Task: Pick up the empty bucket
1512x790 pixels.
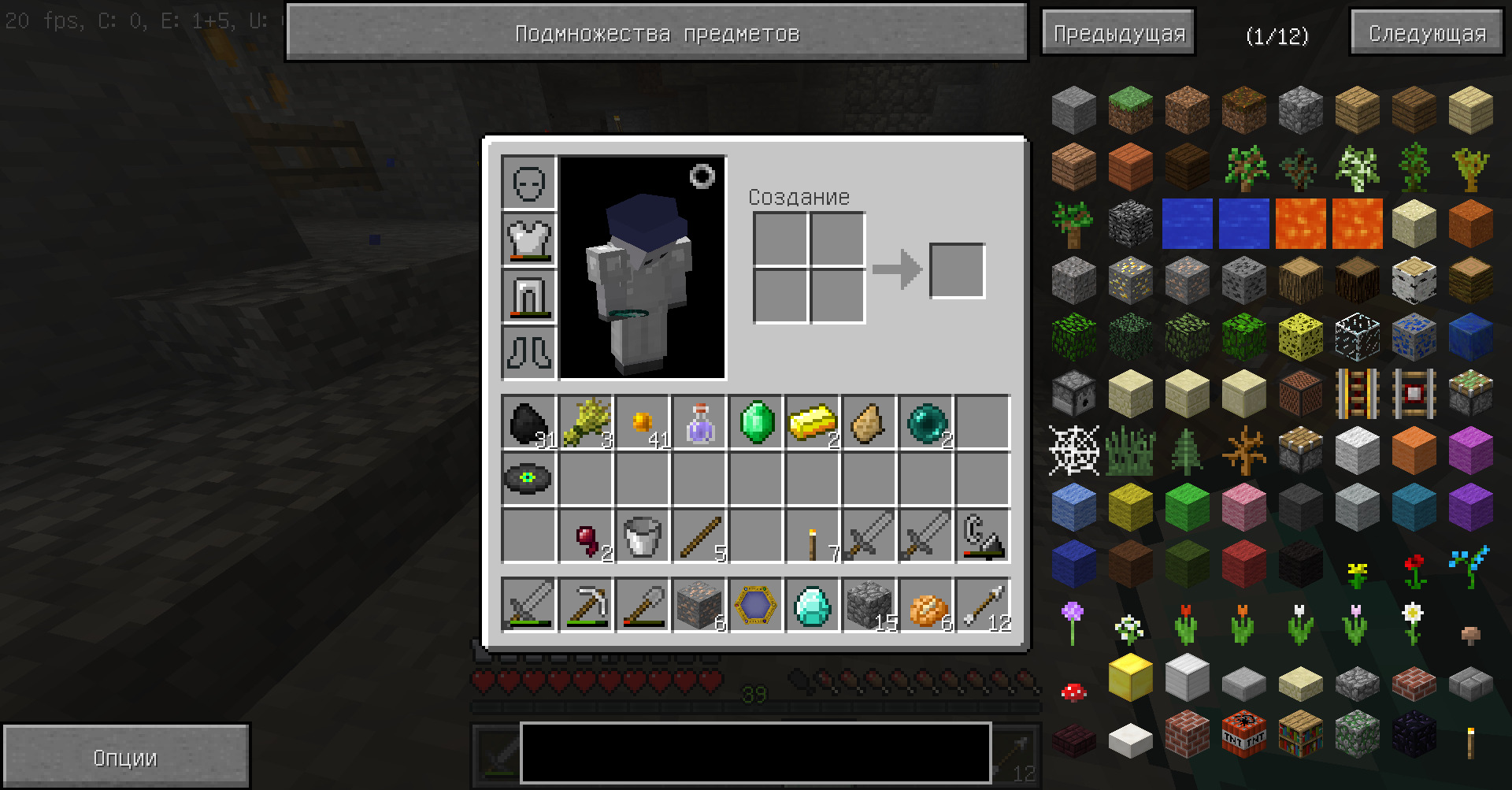Action: pyautogui.click(x=642, y=536)
